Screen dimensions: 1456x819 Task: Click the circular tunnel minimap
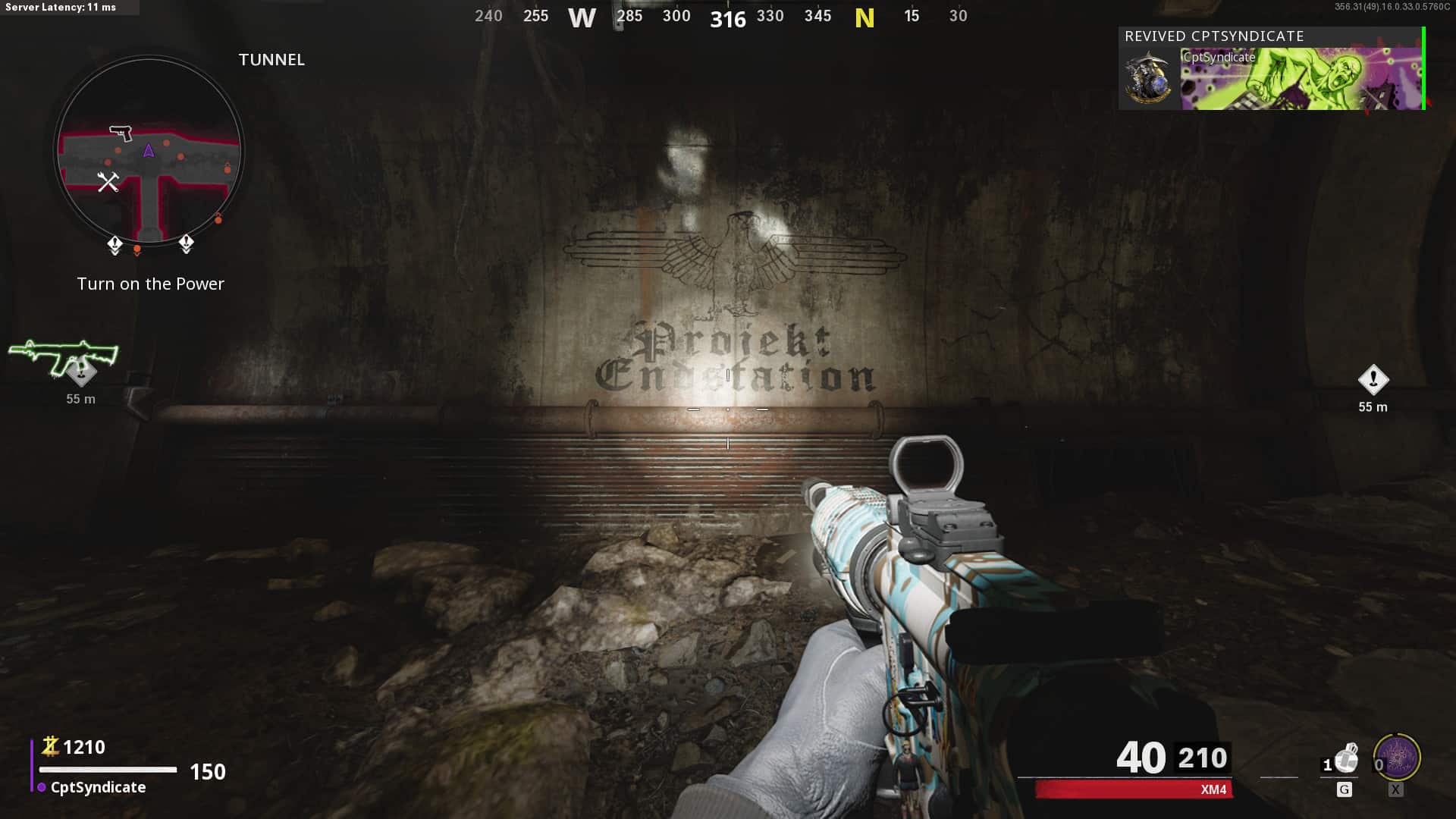149,150
